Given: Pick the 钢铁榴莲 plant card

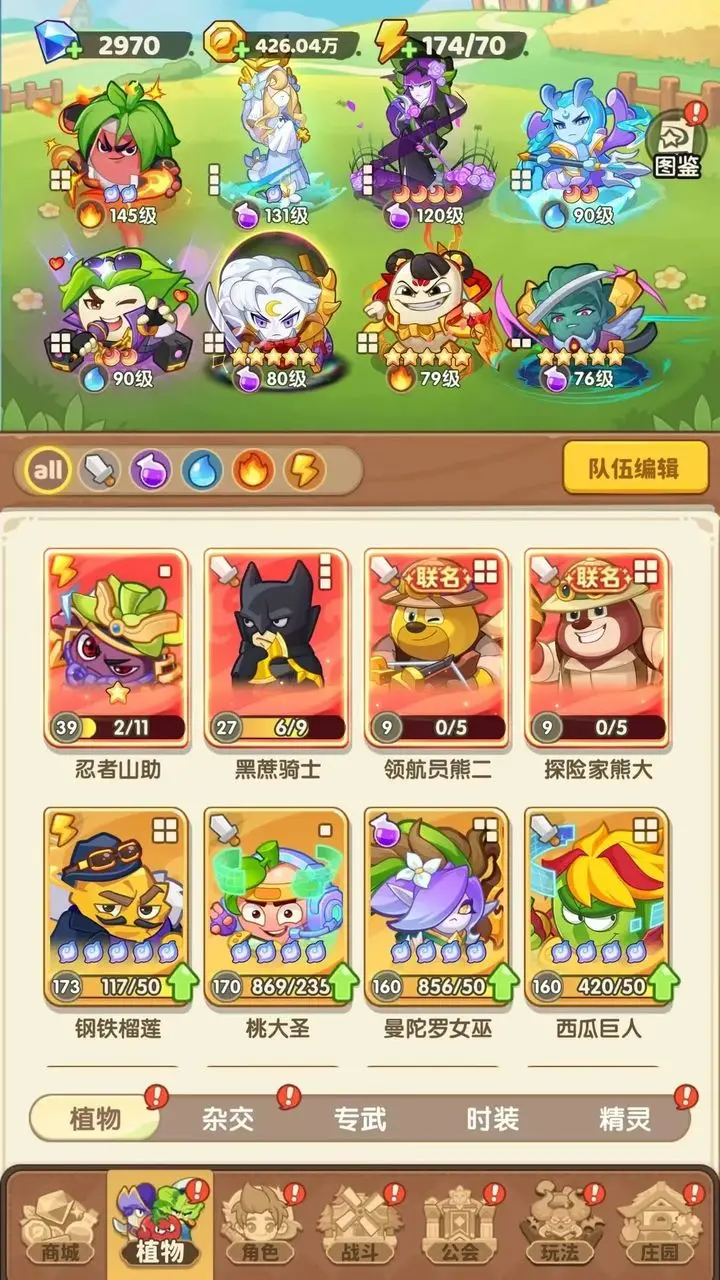Looking at the screenshot, I should coord(117,907).
